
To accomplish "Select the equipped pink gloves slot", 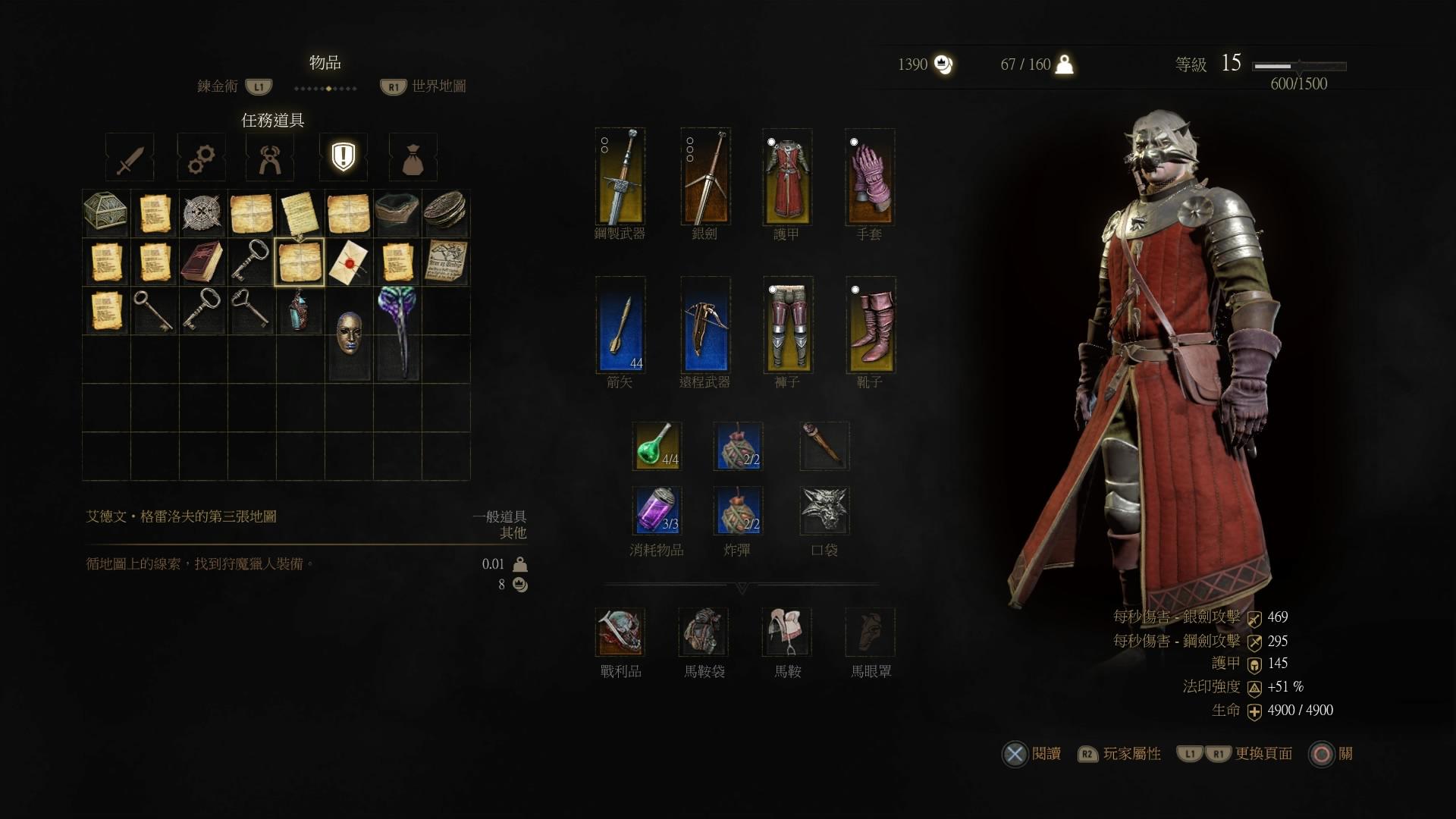I will [x=870, y=177].
